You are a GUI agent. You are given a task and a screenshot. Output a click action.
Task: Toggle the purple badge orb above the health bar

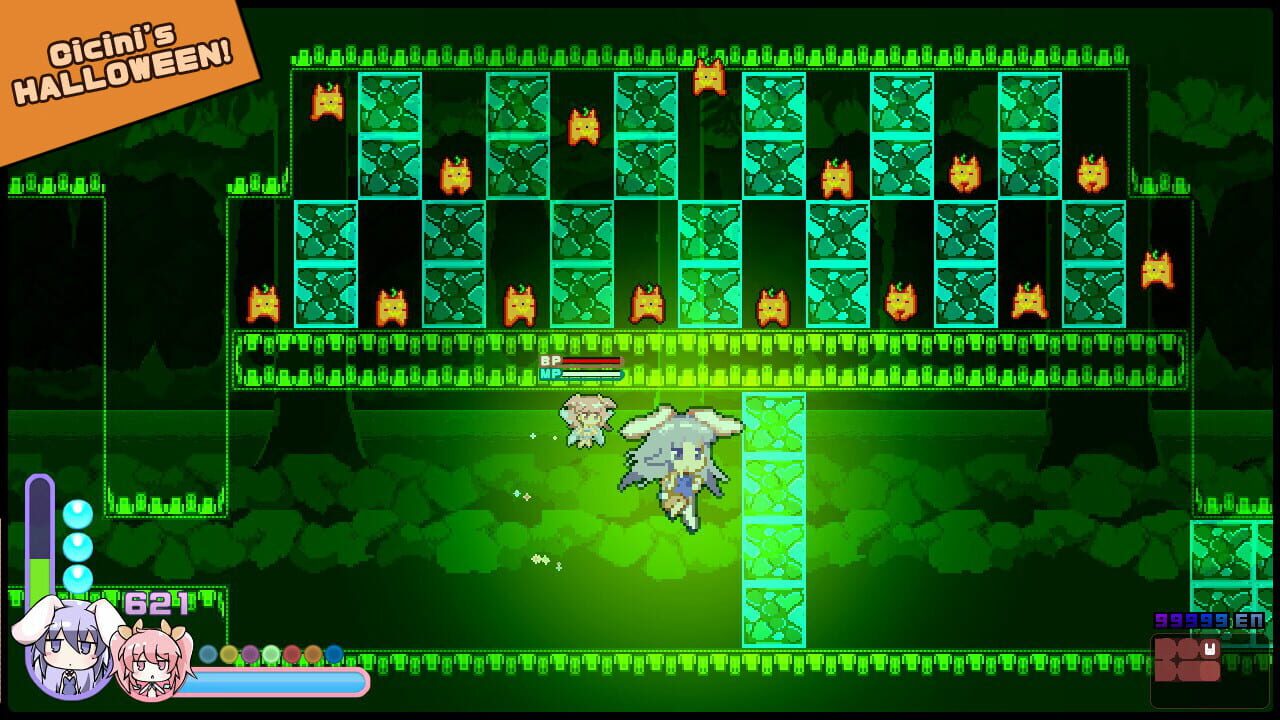point(248,654)
